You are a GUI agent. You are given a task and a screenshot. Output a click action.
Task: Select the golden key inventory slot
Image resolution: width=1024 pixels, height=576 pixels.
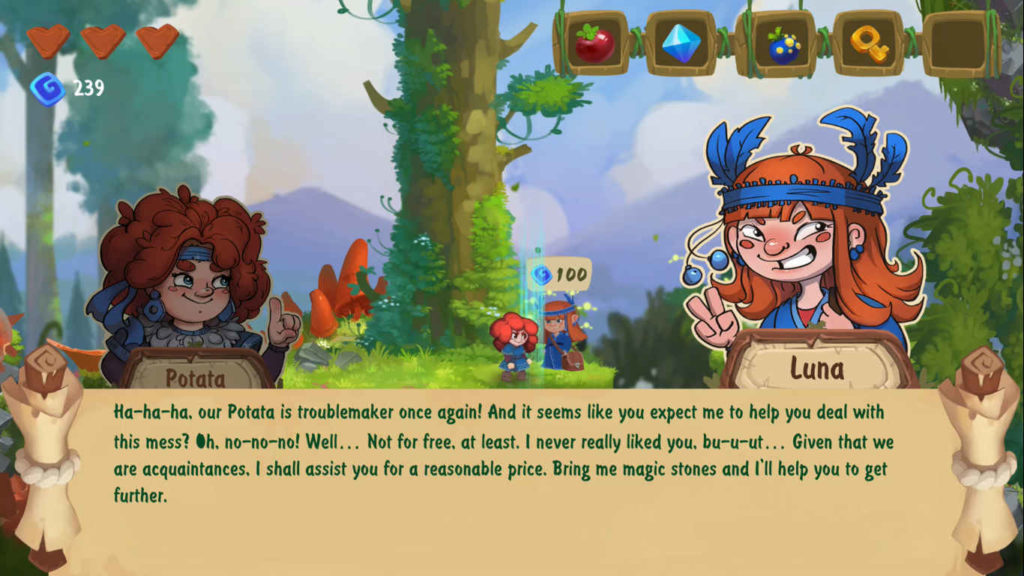coord(868,44)
